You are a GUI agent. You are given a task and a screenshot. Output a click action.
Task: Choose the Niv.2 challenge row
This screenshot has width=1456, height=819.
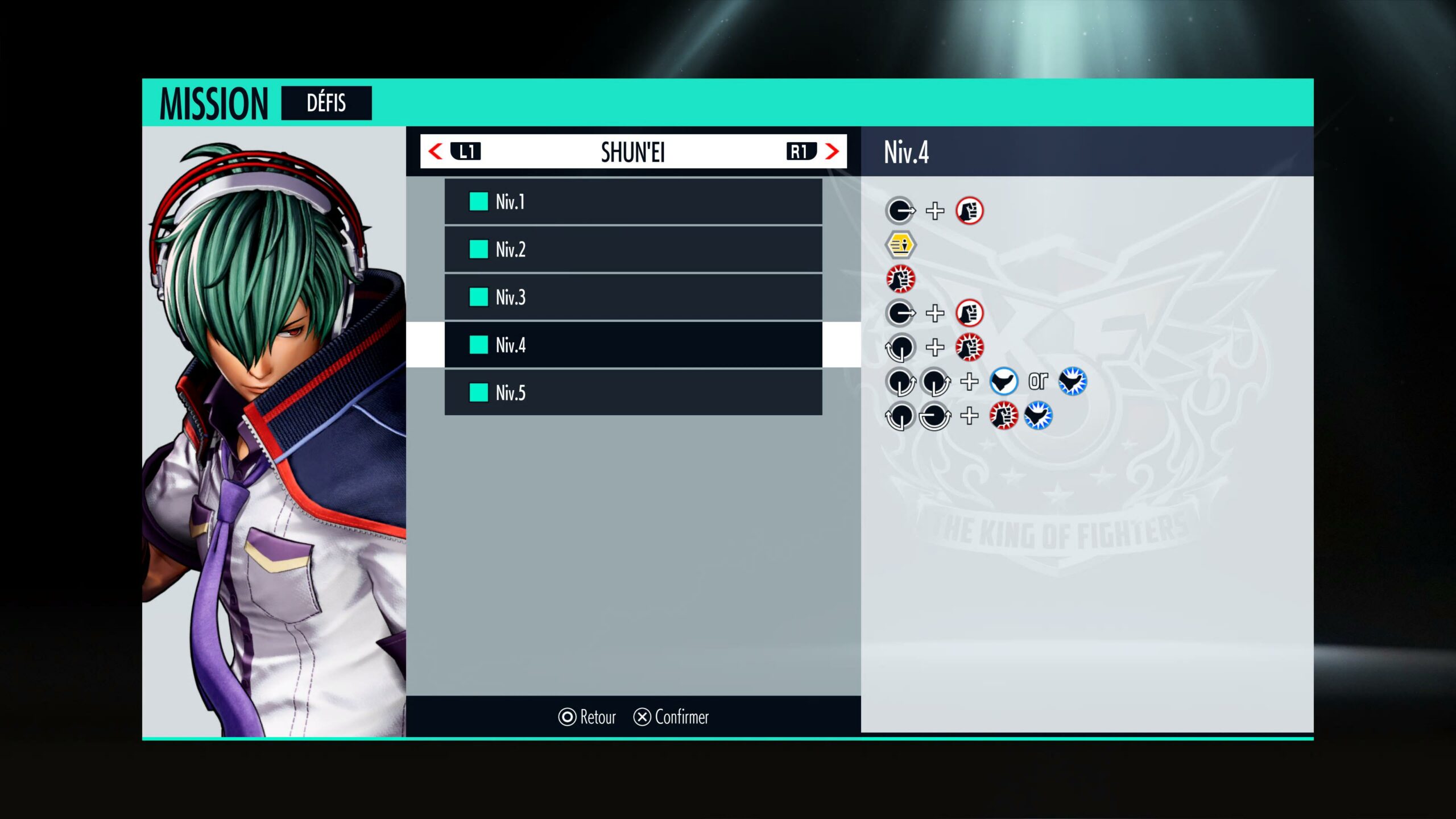(632, 250)
